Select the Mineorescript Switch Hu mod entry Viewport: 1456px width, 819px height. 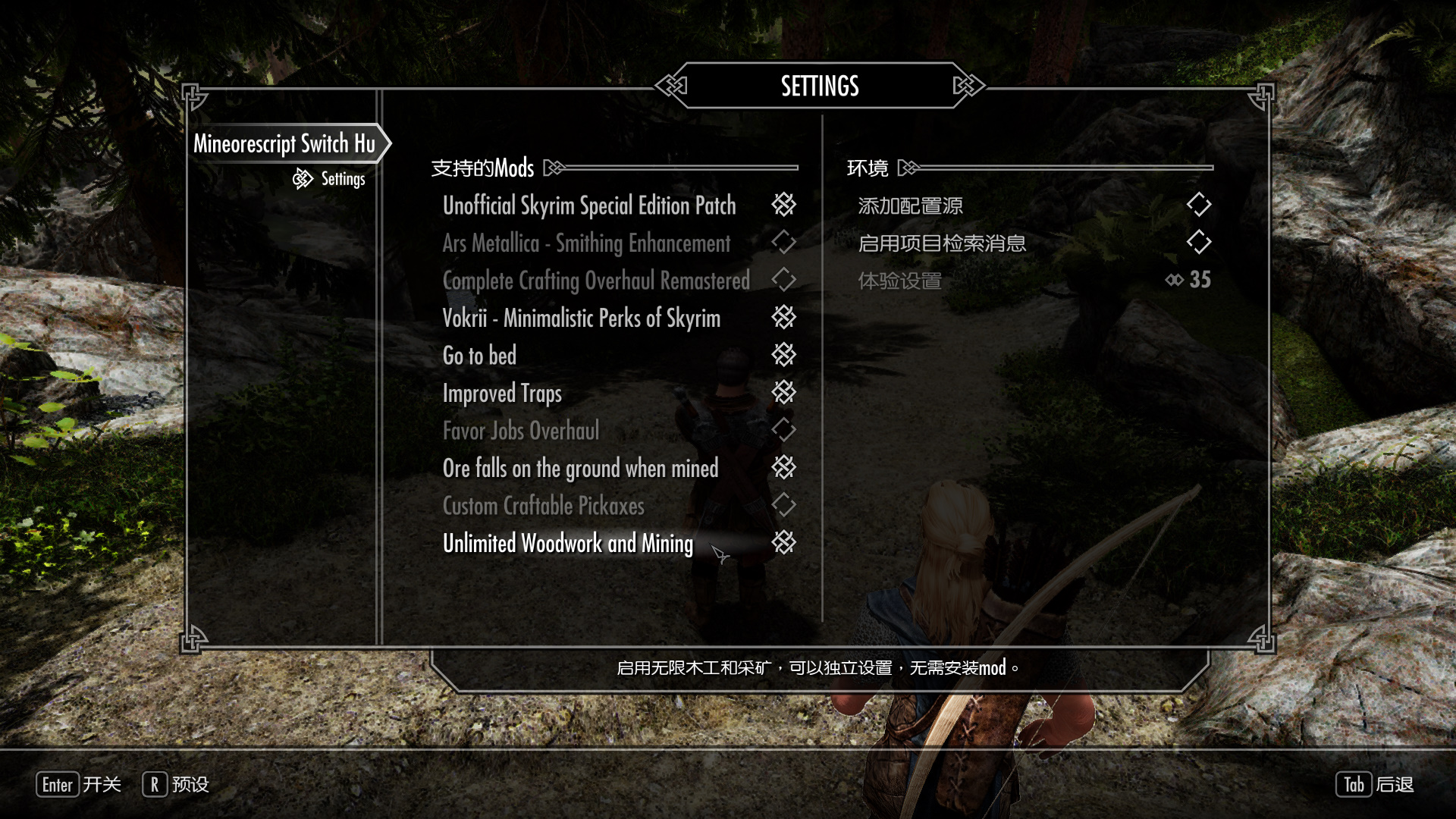pos(284,143)
